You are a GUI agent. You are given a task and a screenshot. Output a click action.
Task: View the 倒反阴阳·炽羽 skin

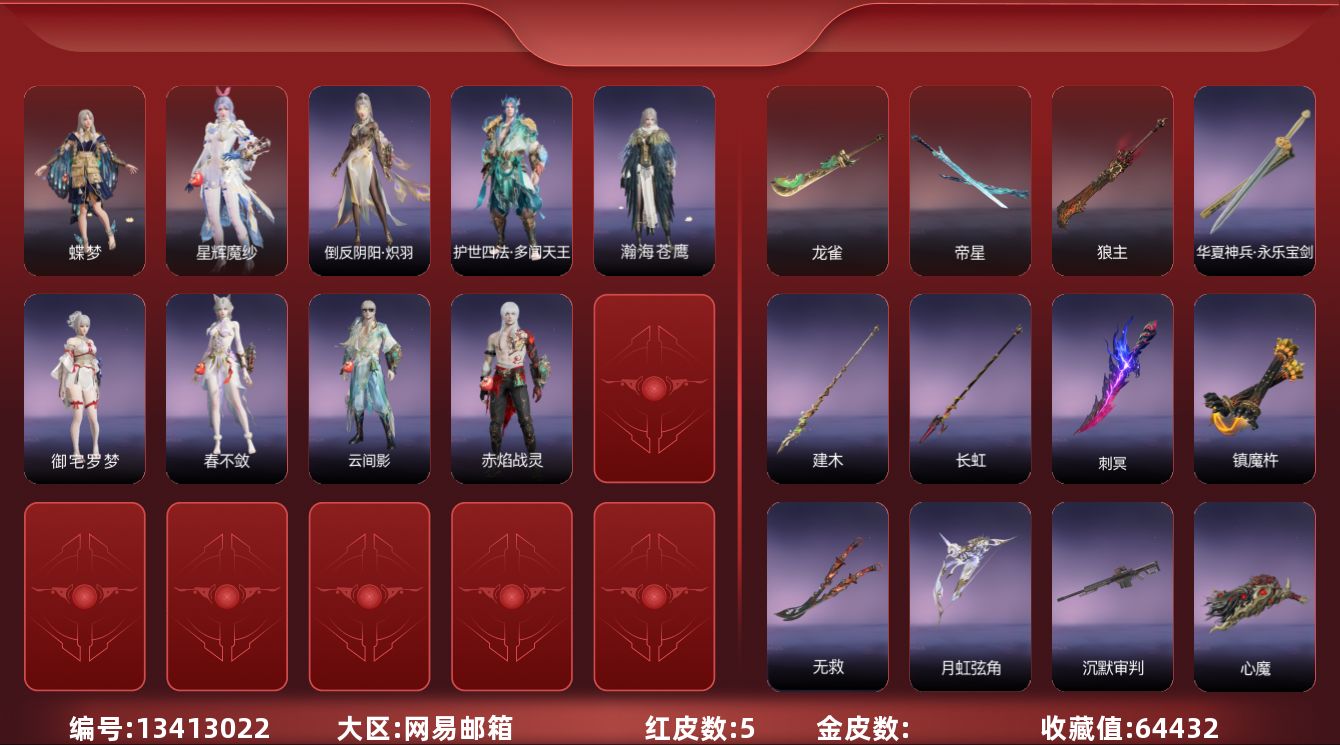pyautogui.click(x=369, y=178)
